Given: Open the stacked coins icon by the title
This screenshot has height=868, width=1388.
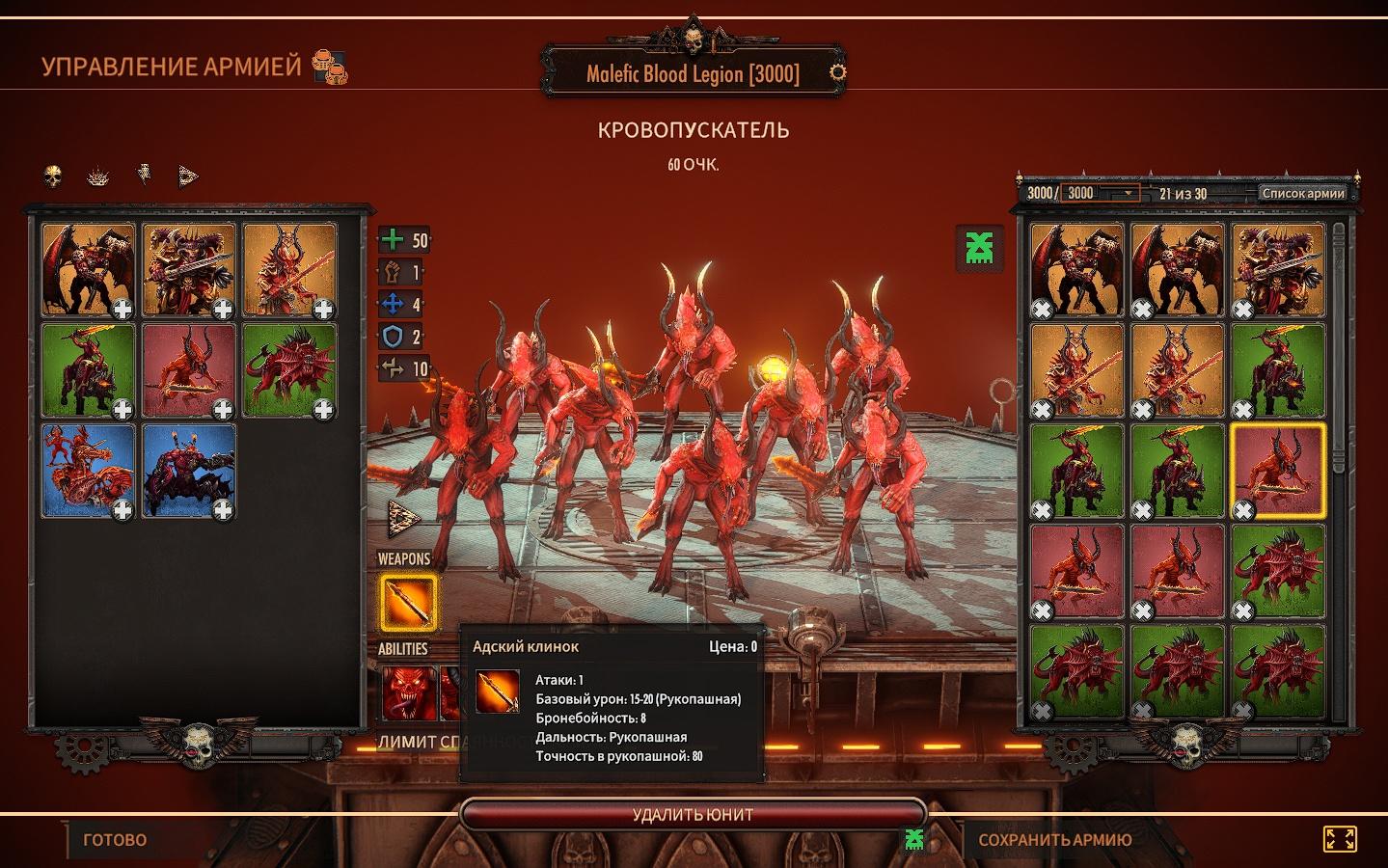Looking at the screenshot, I should point(331,68).
